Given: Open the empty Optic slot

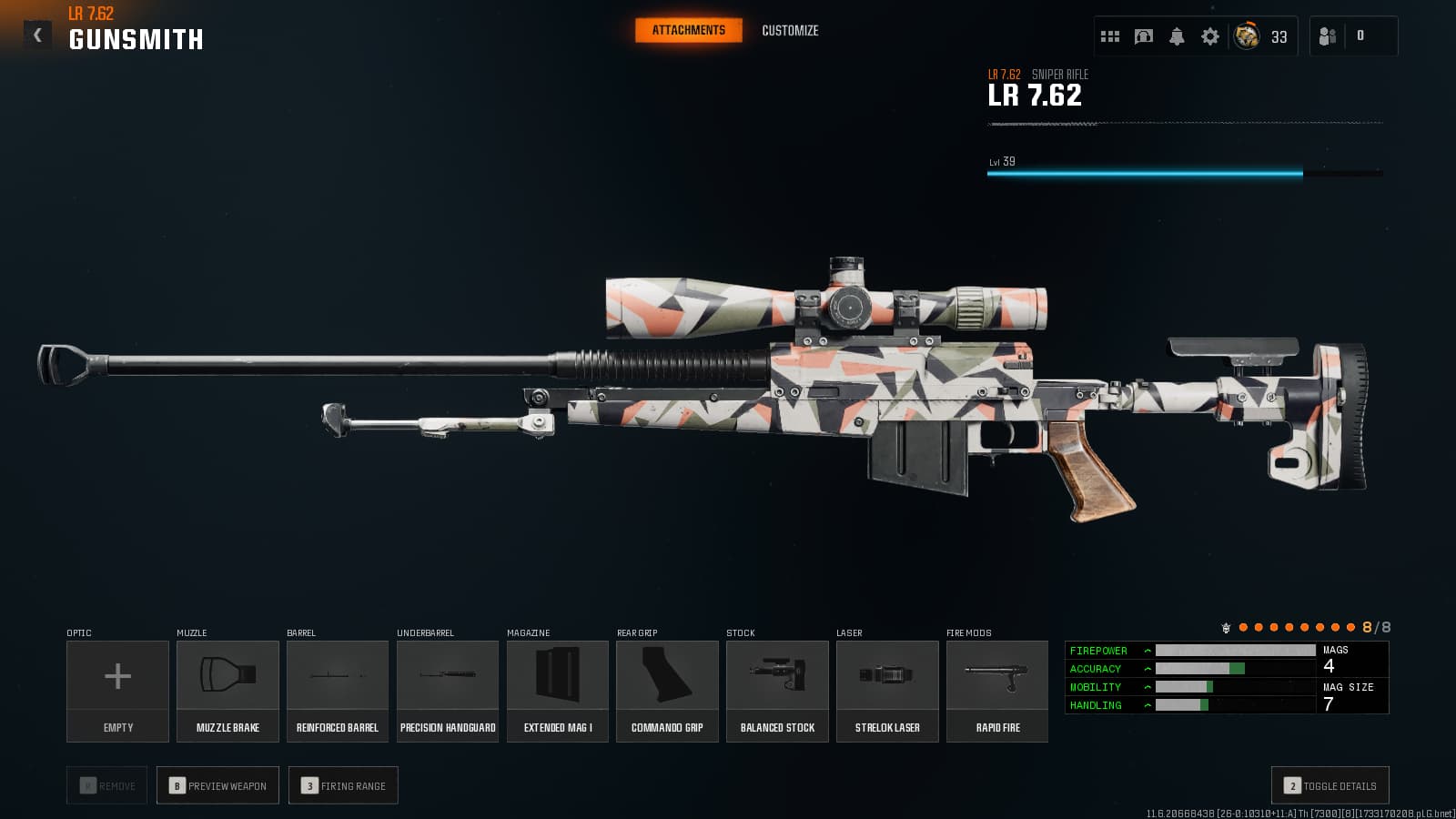Looking at the screenshot, I should [x=117, y=691].
